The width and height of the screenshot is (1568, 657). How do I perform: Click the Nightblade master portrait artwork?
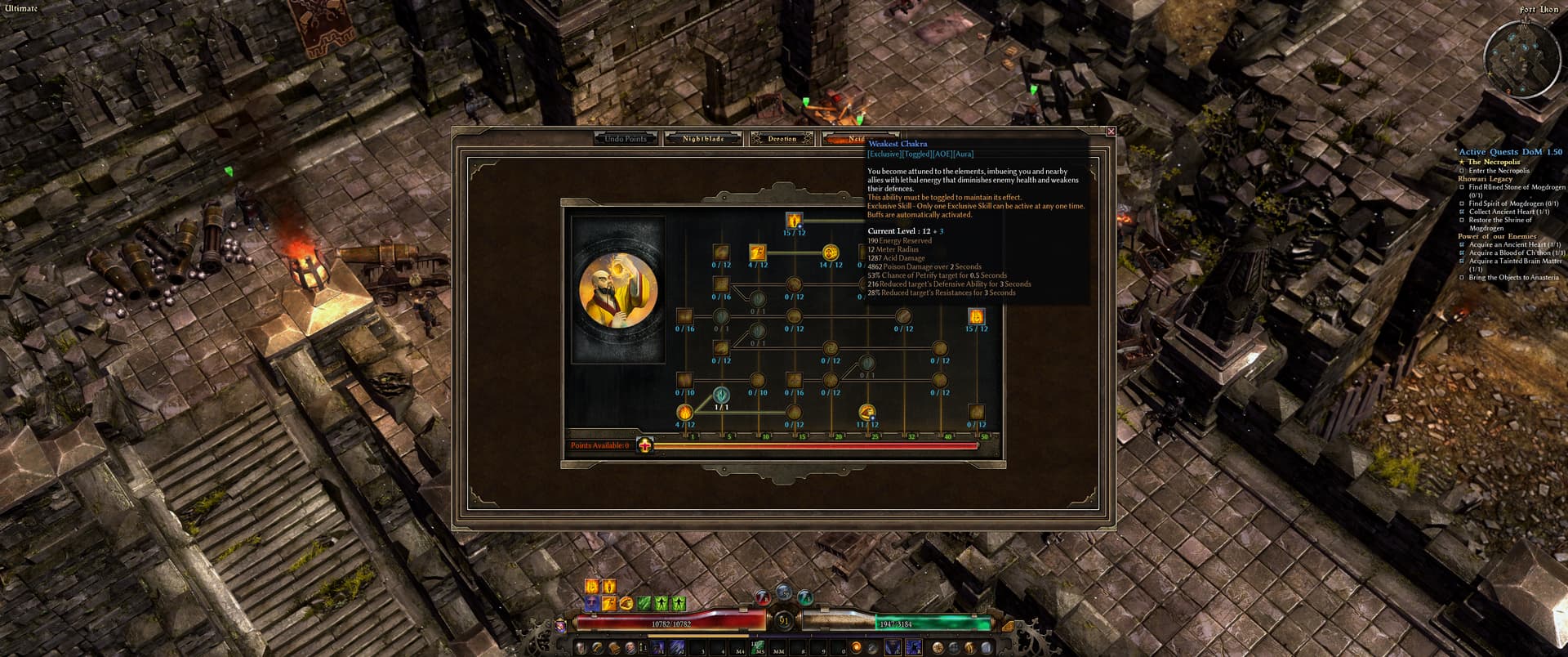617,290
